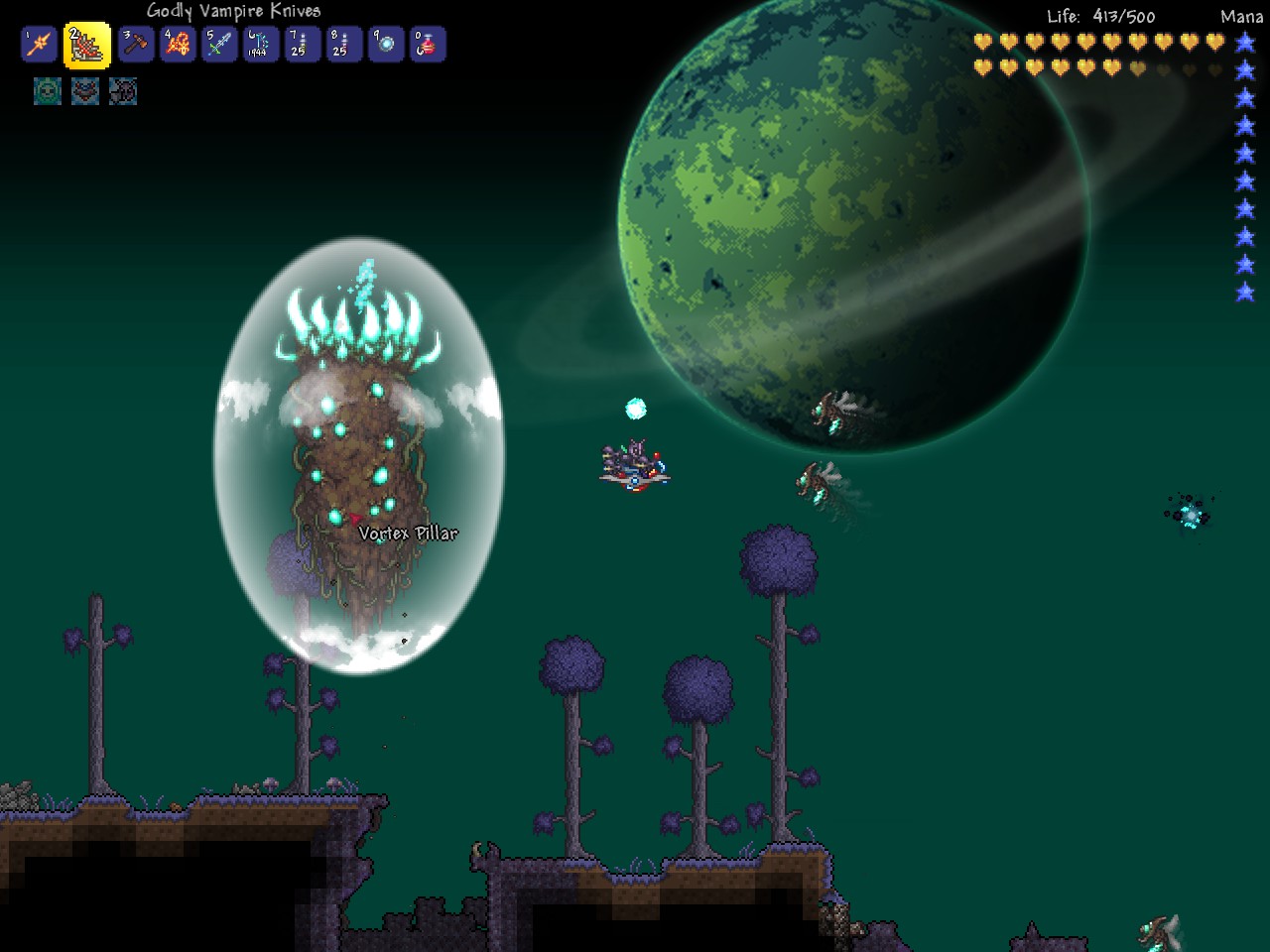Click the Vortex Pillar nameplate text
This screenshot has height=952, width=1270.
pos(409,534)
